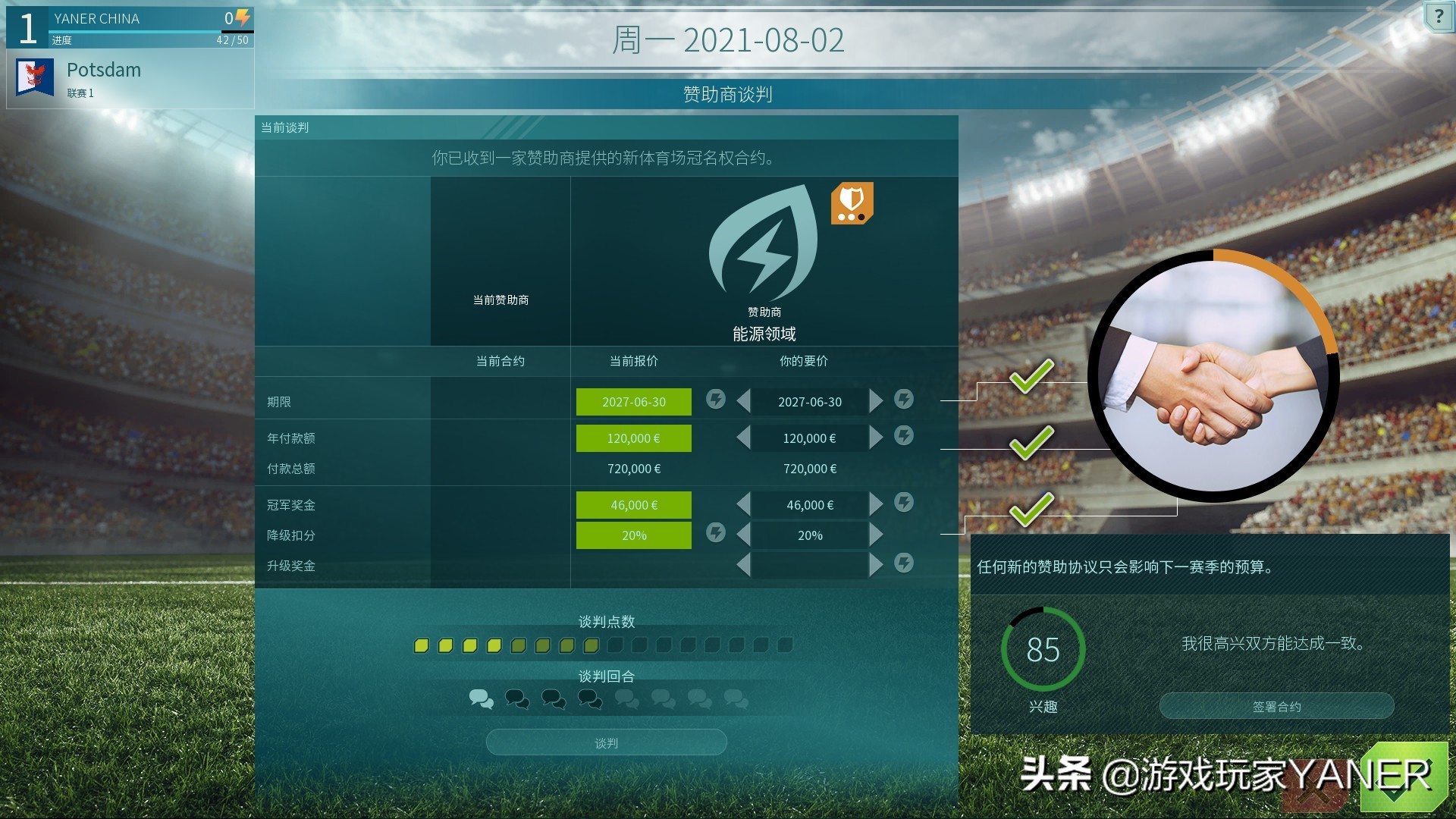Increase the 年付款额 demand with the right arrow
This screenshot has width=1456, height=819.
[877, 438]
